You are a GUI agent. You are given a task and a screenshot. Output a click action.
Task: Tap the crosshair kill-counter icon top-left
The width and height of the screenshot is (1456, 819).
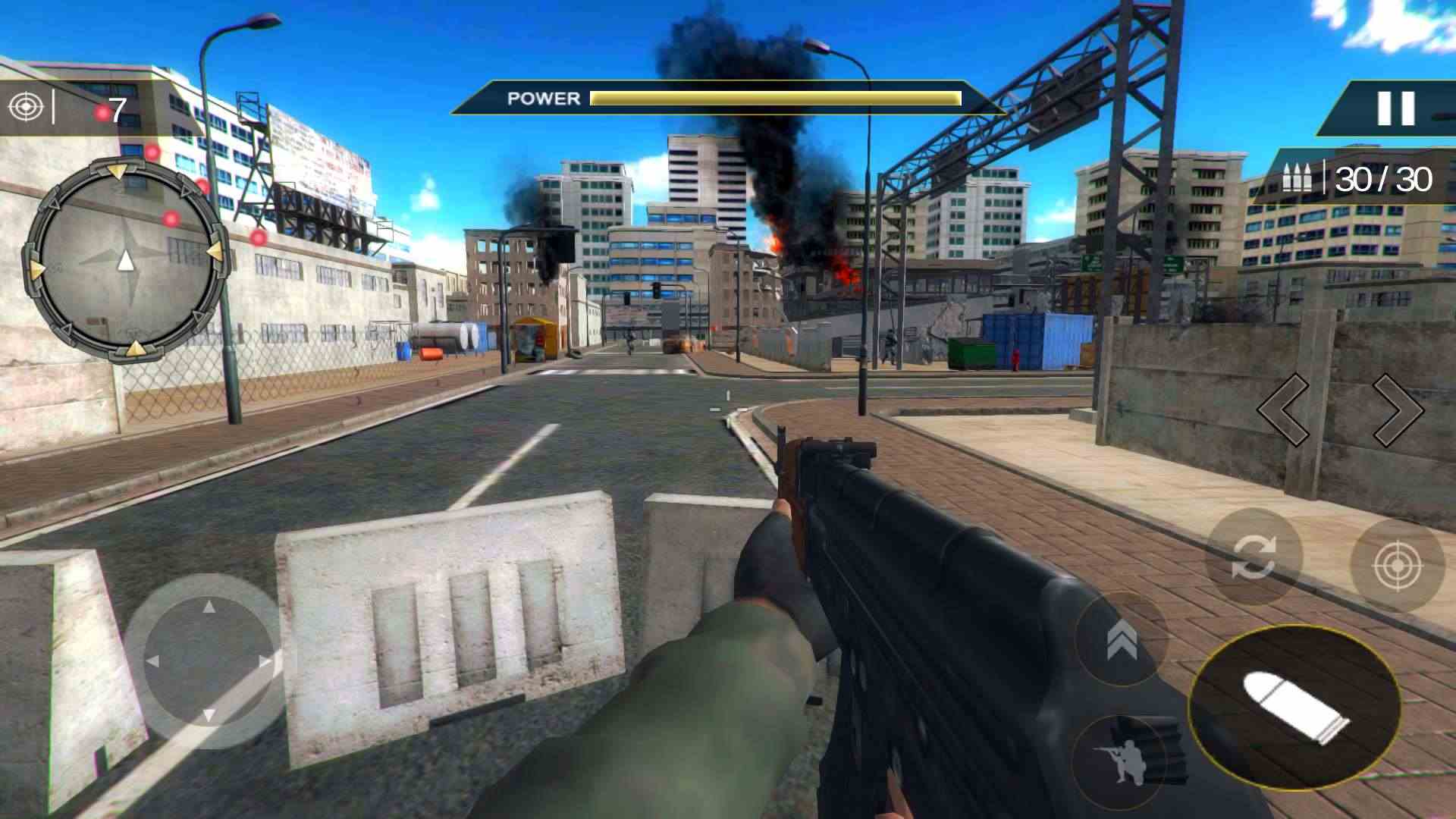[x=25, y=106]
